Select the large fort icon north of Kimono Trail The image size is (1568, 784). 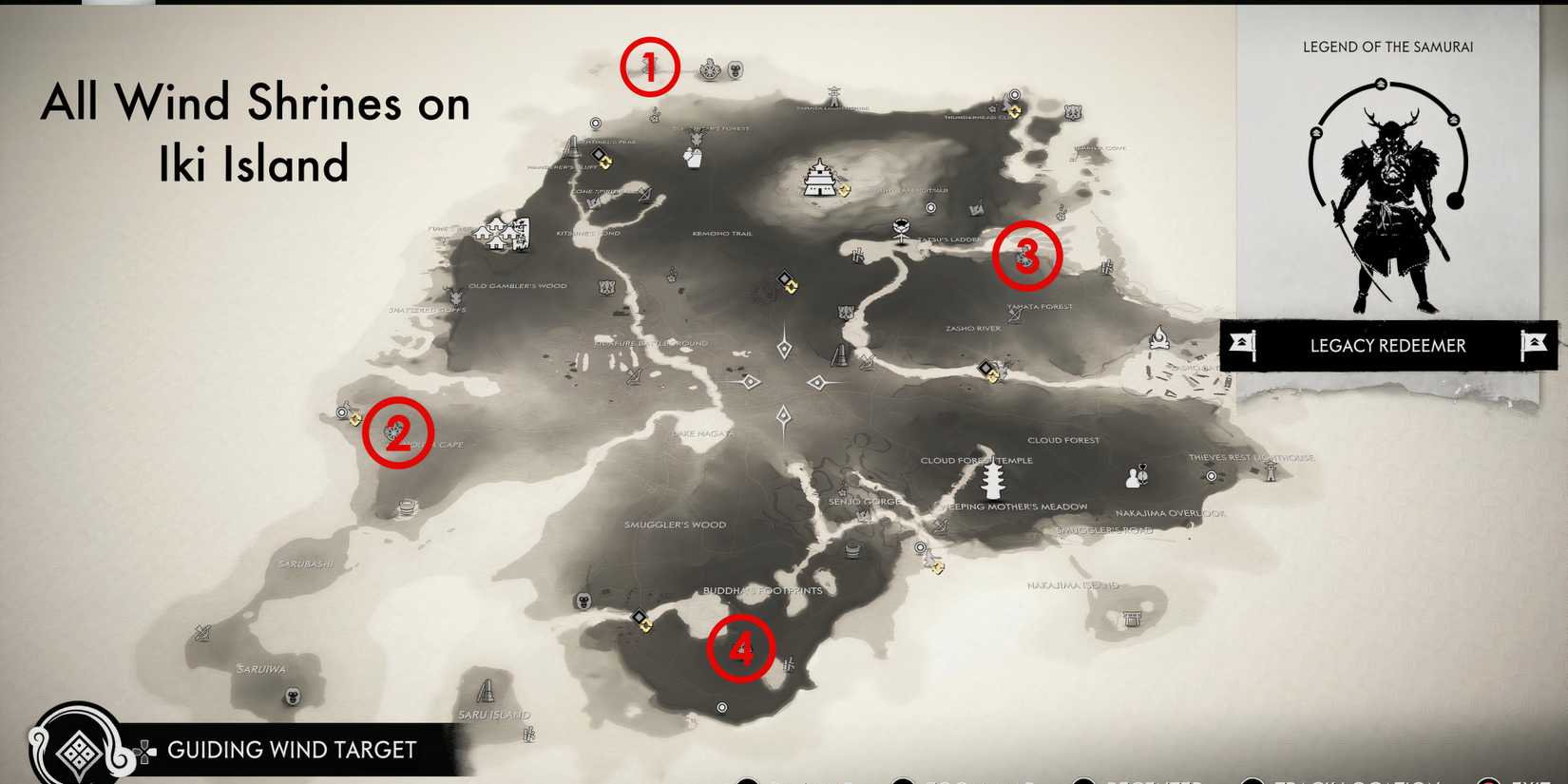tap(818, 179)
